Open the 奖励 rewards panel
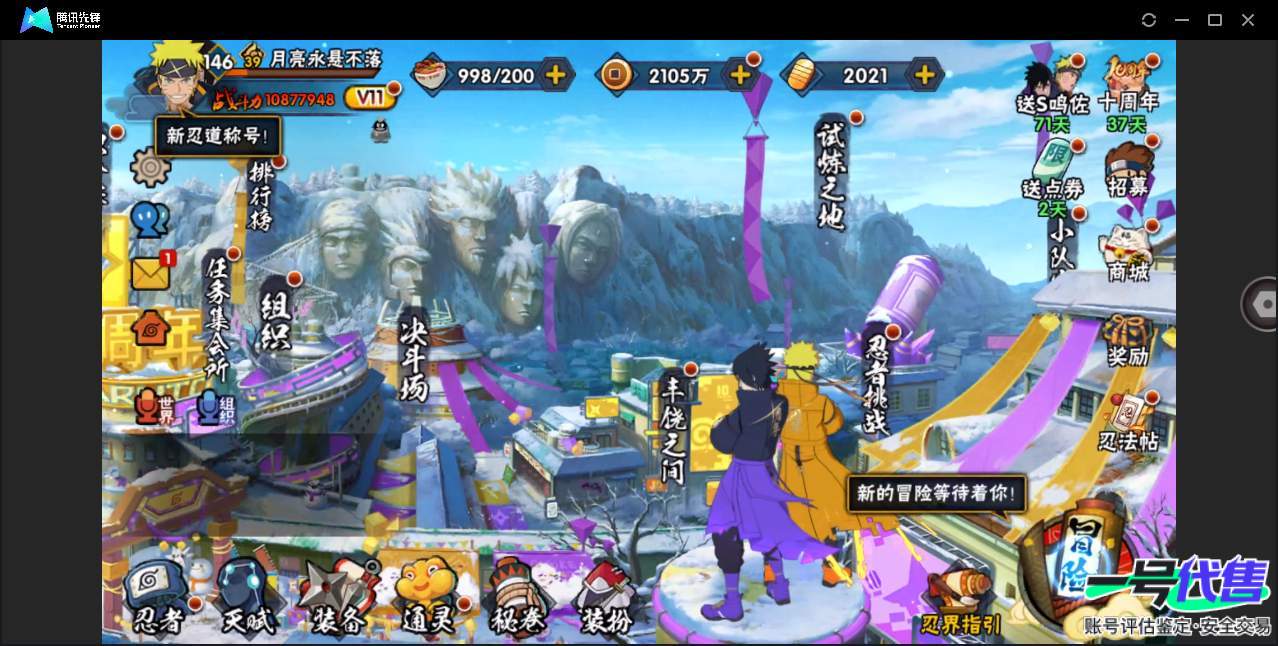Image resolution: width=1278 pixels, height=646 pixels. click(x=1128, y=340)
